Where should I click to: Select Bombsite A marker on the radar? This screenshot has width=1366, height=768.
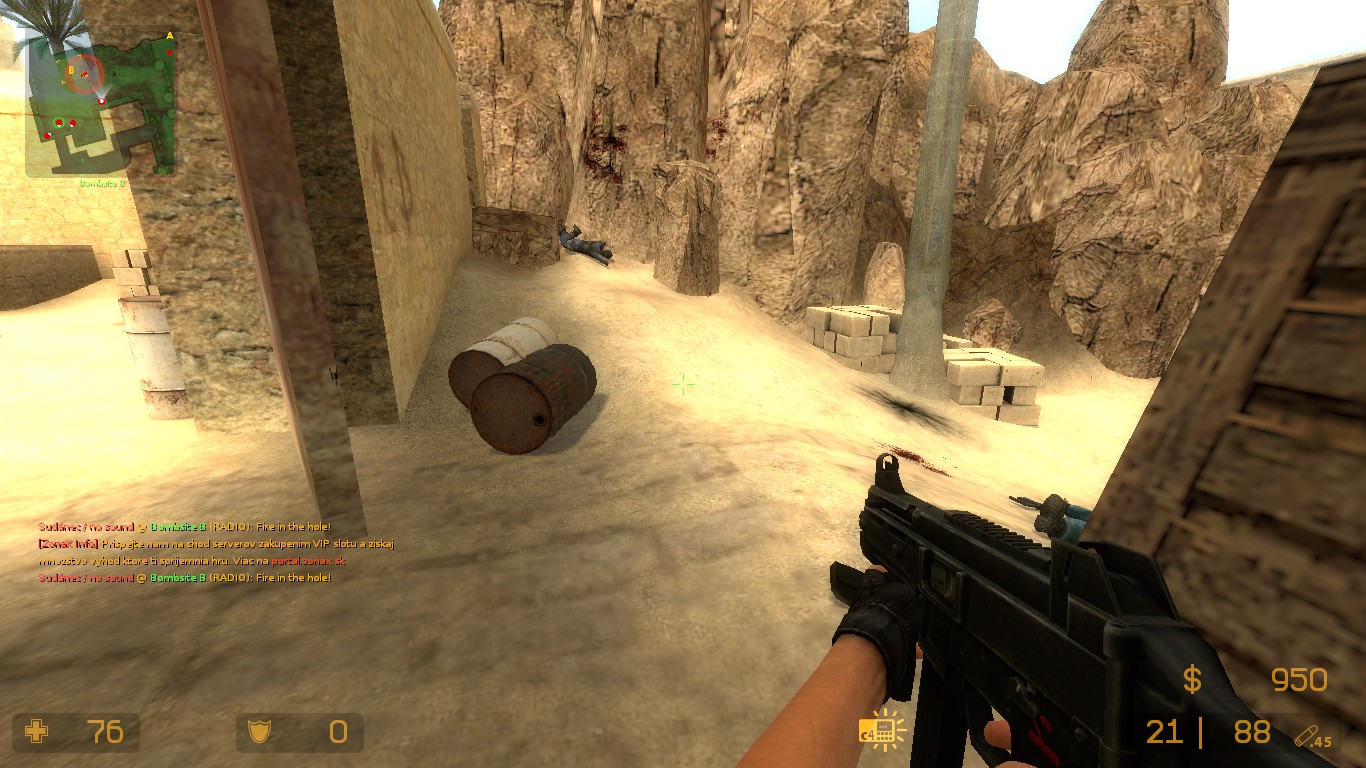(x=169, y=35)
